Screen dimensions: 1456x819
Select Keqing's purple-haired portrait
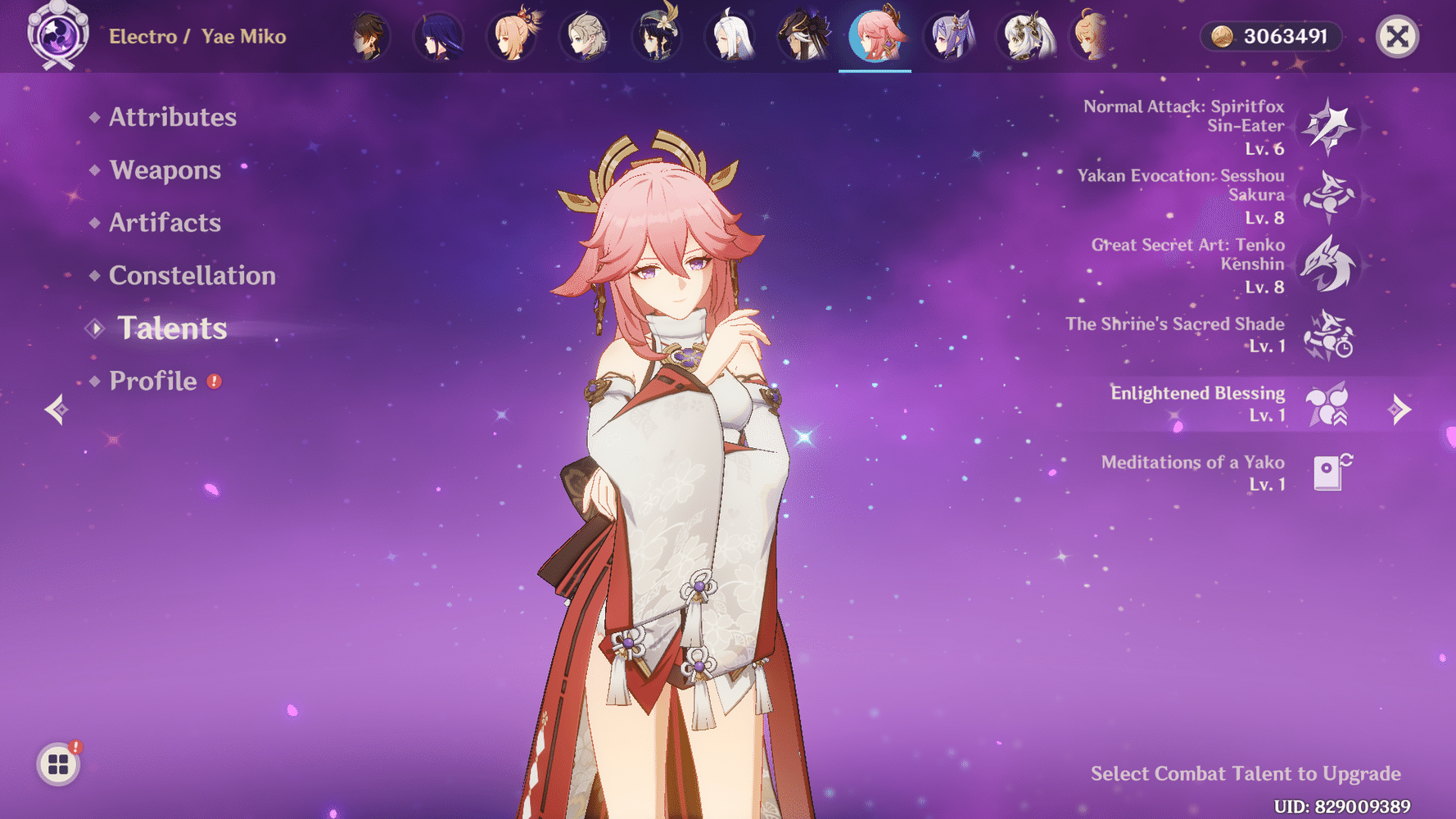pos(950,36)
